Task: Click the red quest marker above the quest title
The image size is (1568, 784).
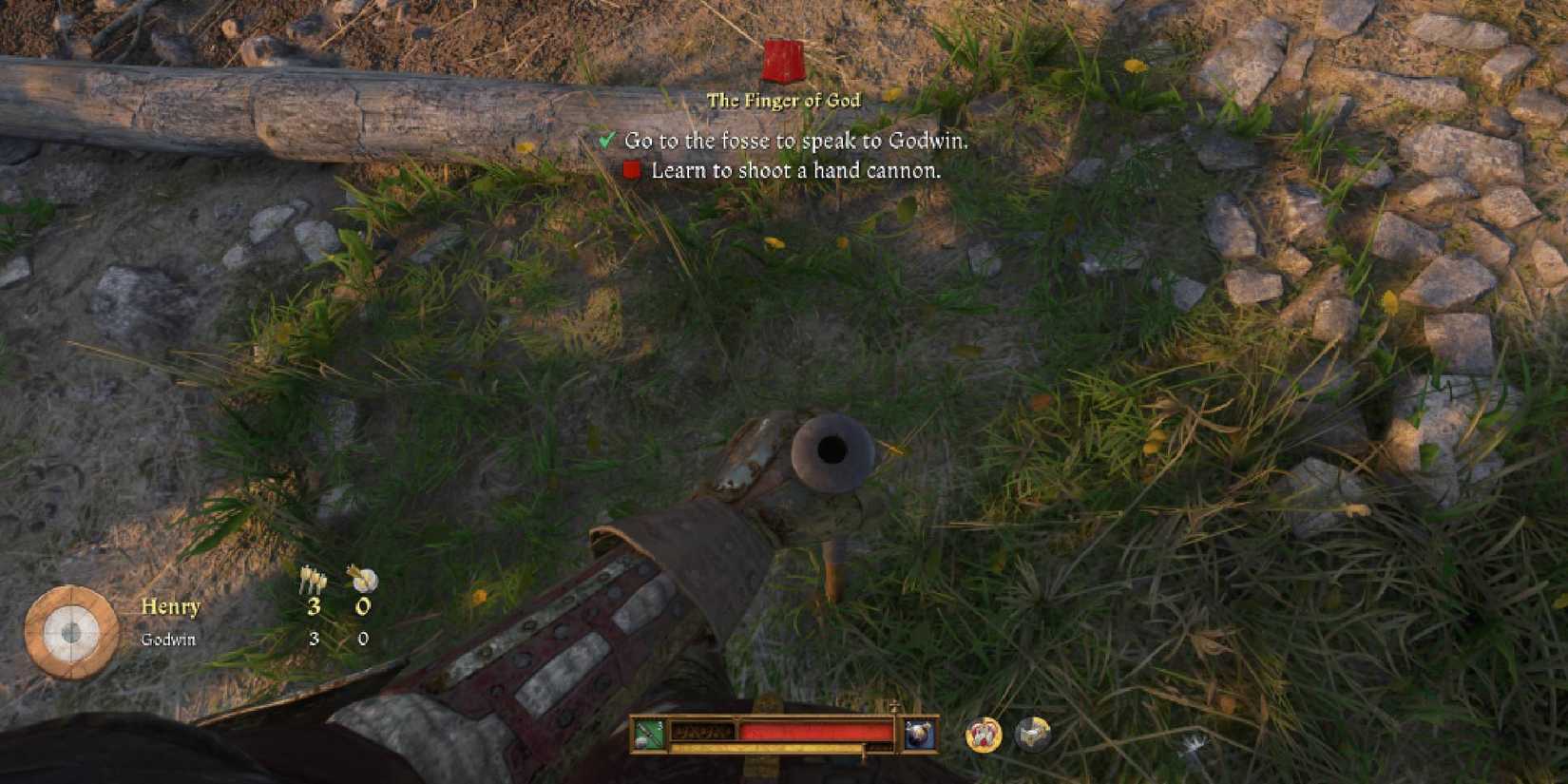Action: (x=782, y=59)
